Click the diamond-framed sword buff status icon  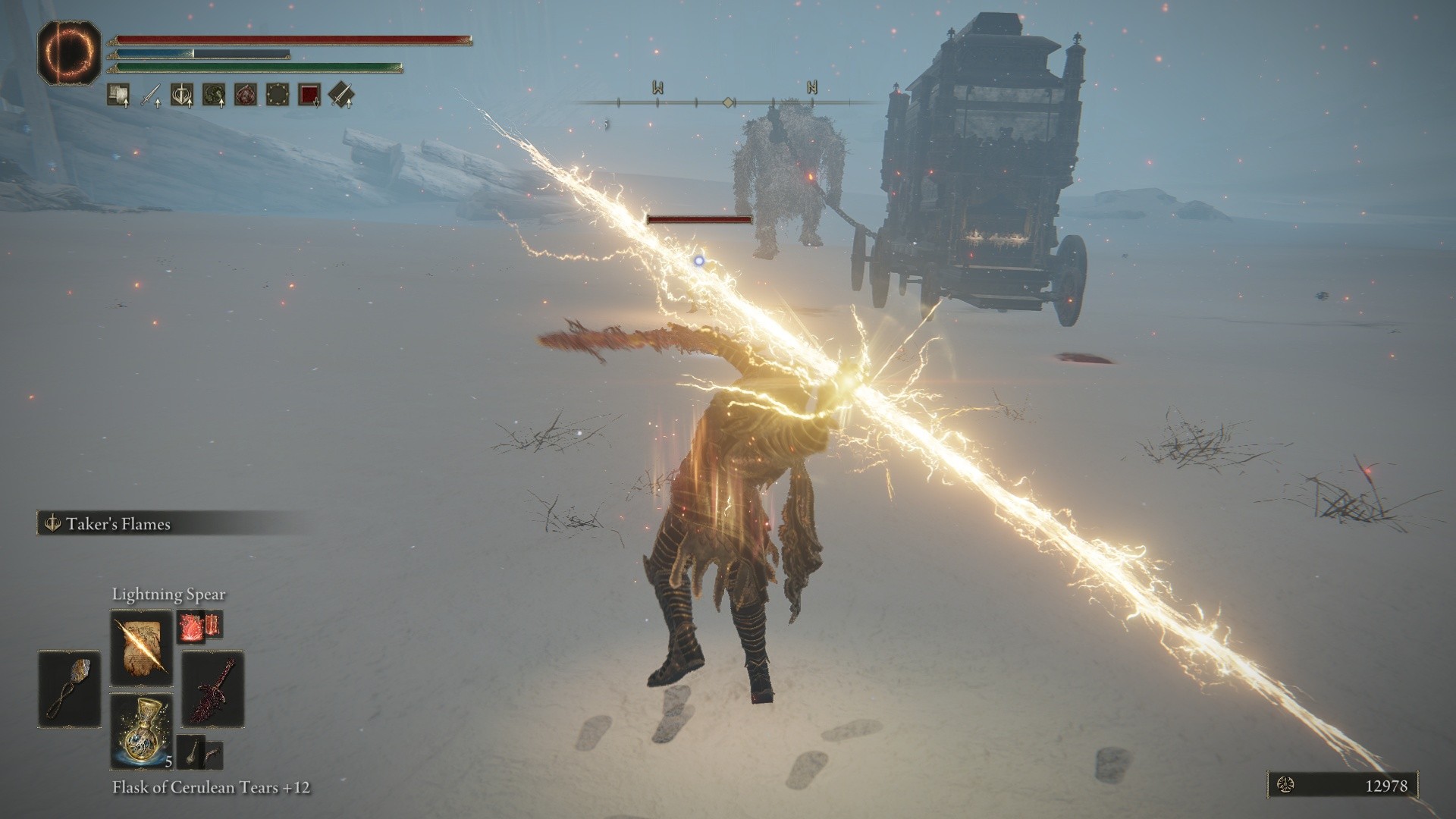341,95
